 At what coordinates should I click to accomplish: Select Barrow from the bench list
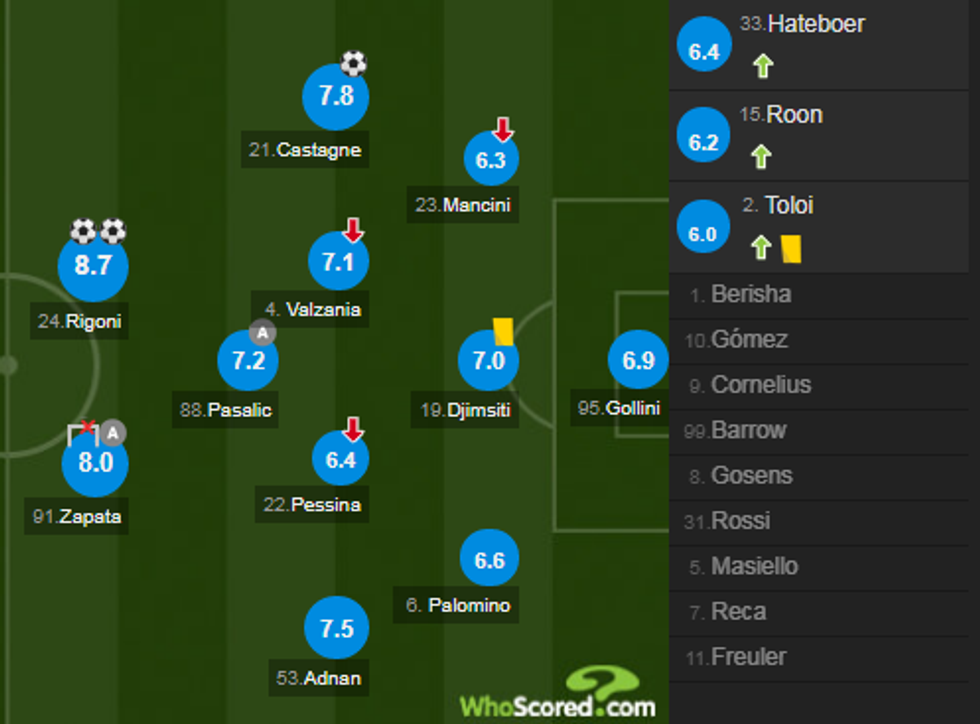pyautogui.click(x=749, y=431)
